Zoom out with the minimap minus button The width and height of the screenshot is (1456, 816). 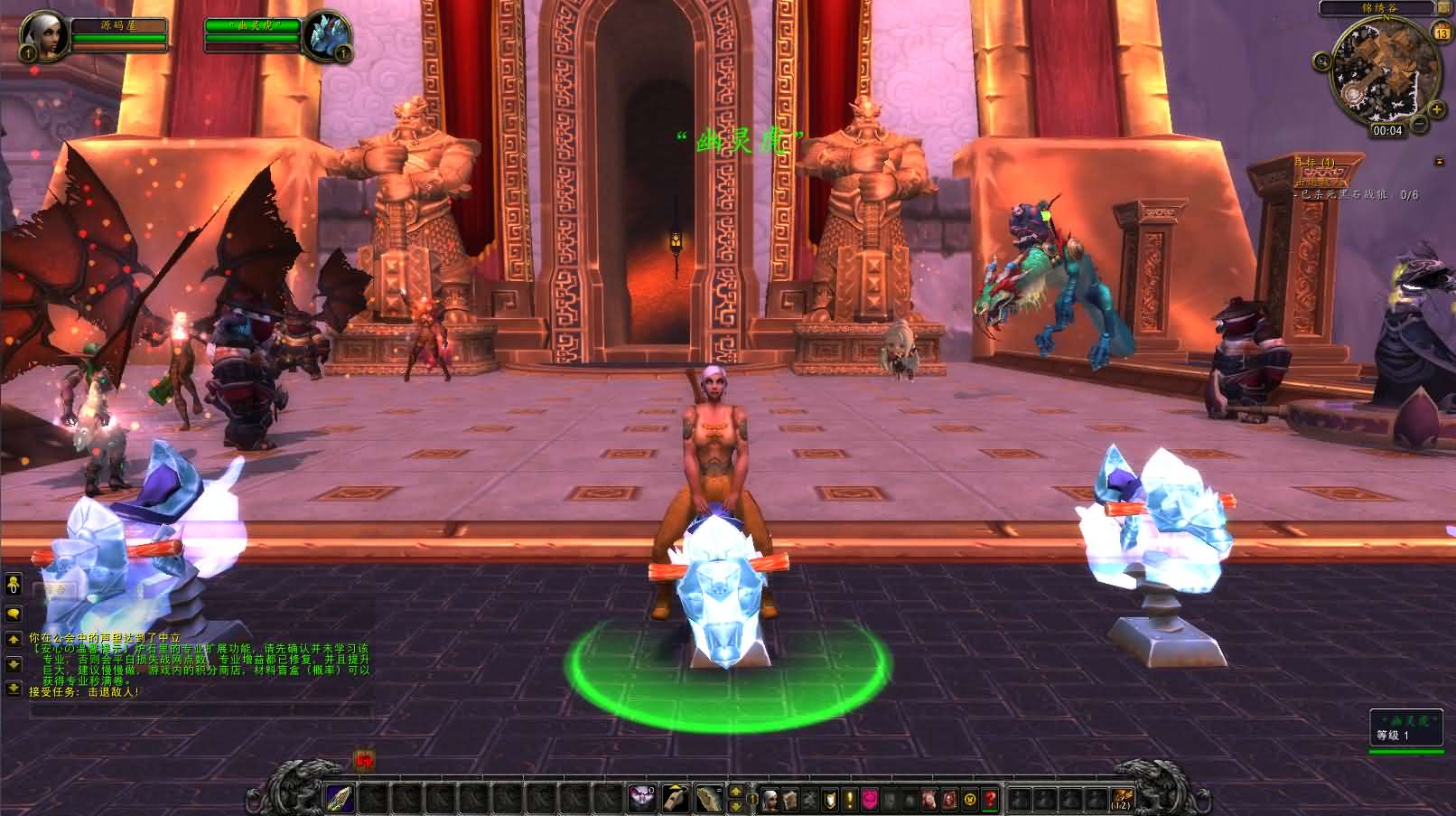click(1419, 123)
